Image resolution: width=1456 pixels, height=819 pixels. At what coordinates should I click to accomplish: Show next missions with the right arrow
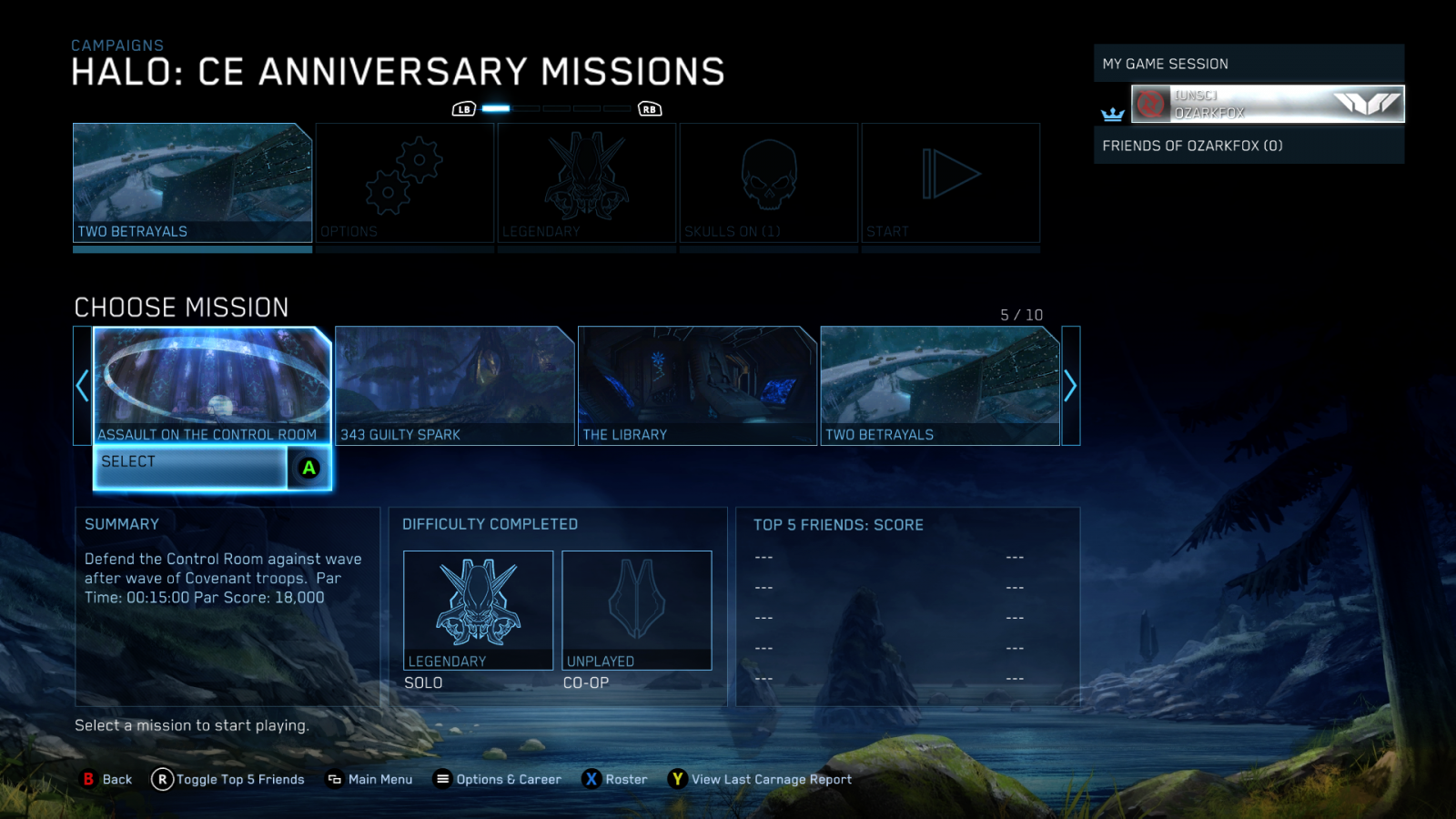click(x=1070, y=386)
